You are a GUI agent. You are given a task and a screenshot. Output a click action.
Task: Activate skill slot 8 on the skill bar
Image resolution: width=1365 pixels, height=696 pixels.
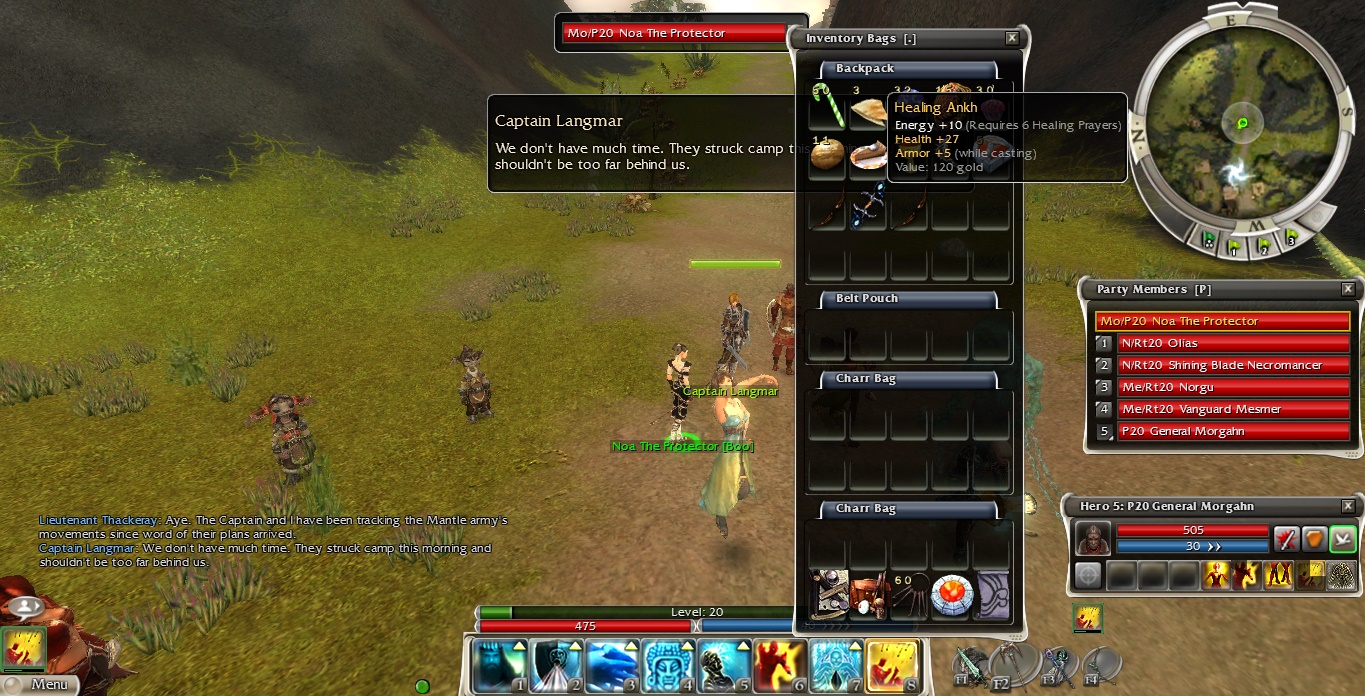coord(892,666)
